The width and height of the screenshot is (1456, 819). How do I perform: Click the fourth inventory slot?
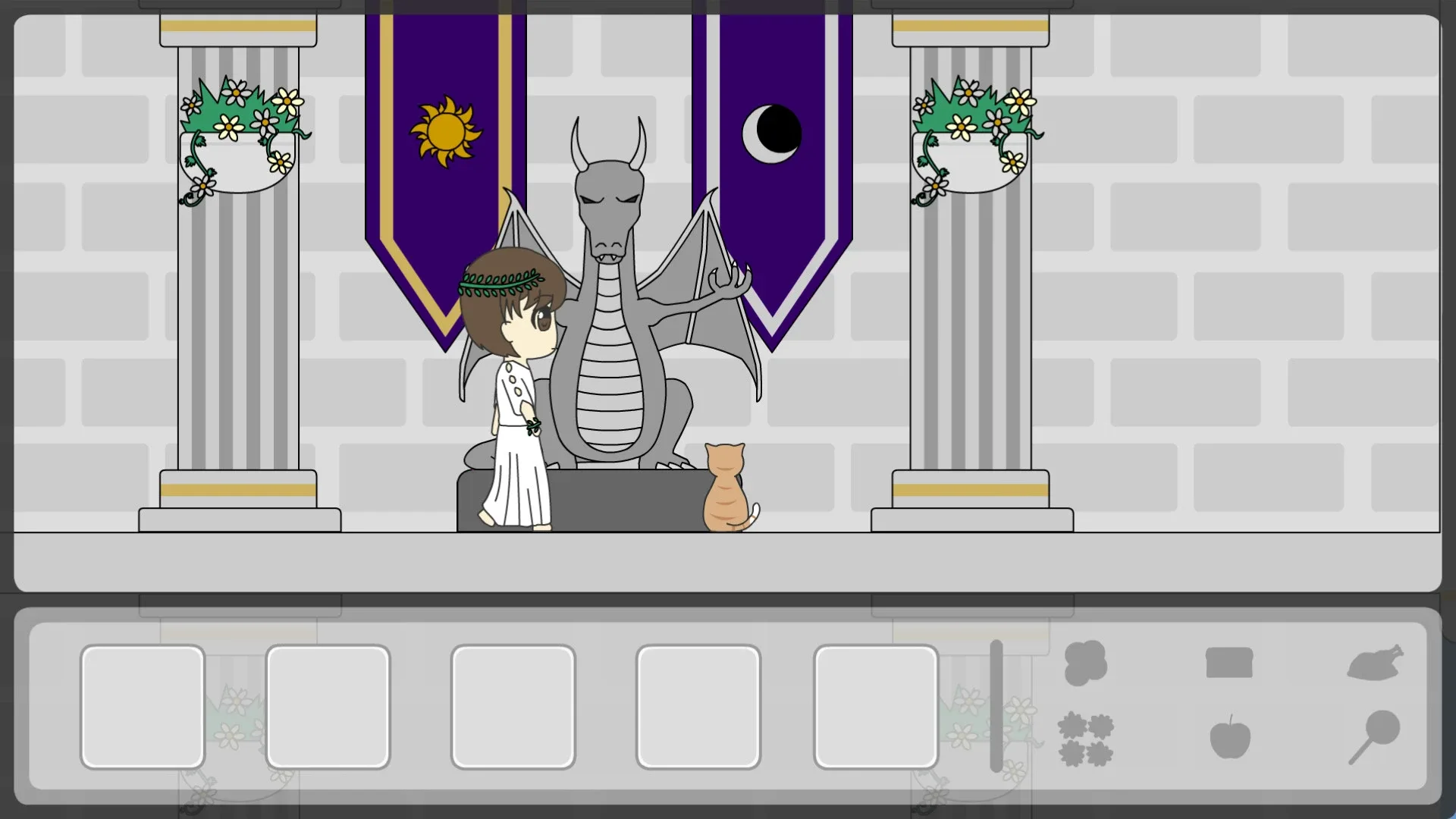[698, 706]
